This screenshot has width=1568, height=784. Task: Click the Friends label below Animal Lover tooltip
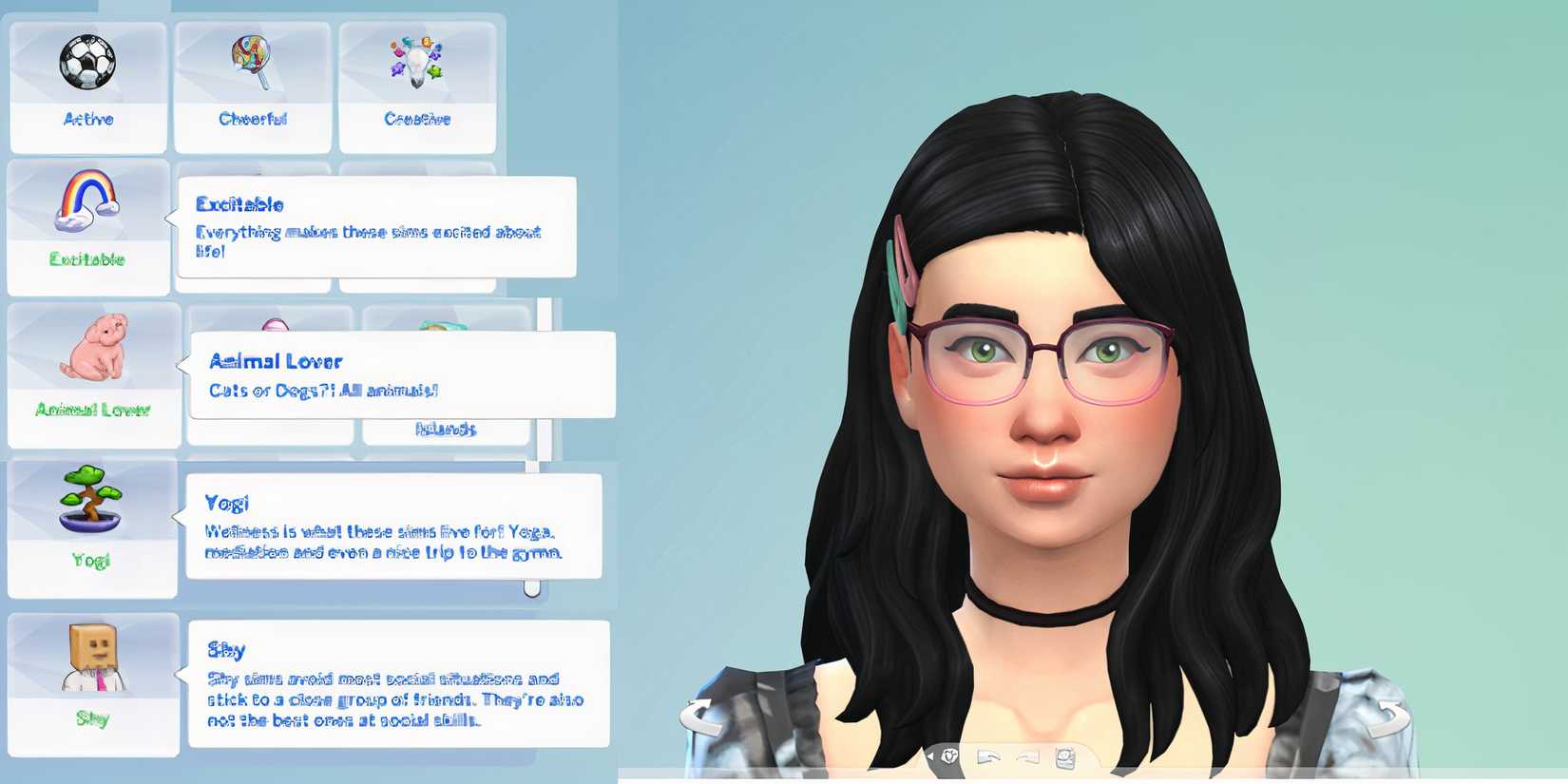coord(444,430)
